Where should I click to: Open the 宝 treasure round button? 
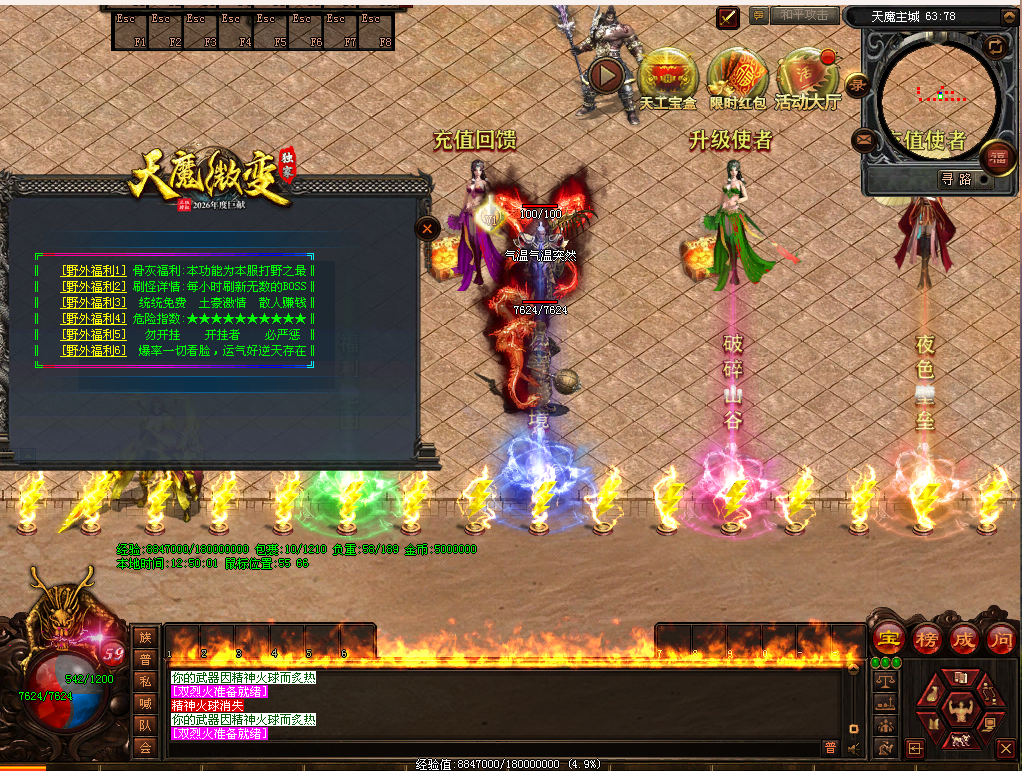[x=886, y=638]
